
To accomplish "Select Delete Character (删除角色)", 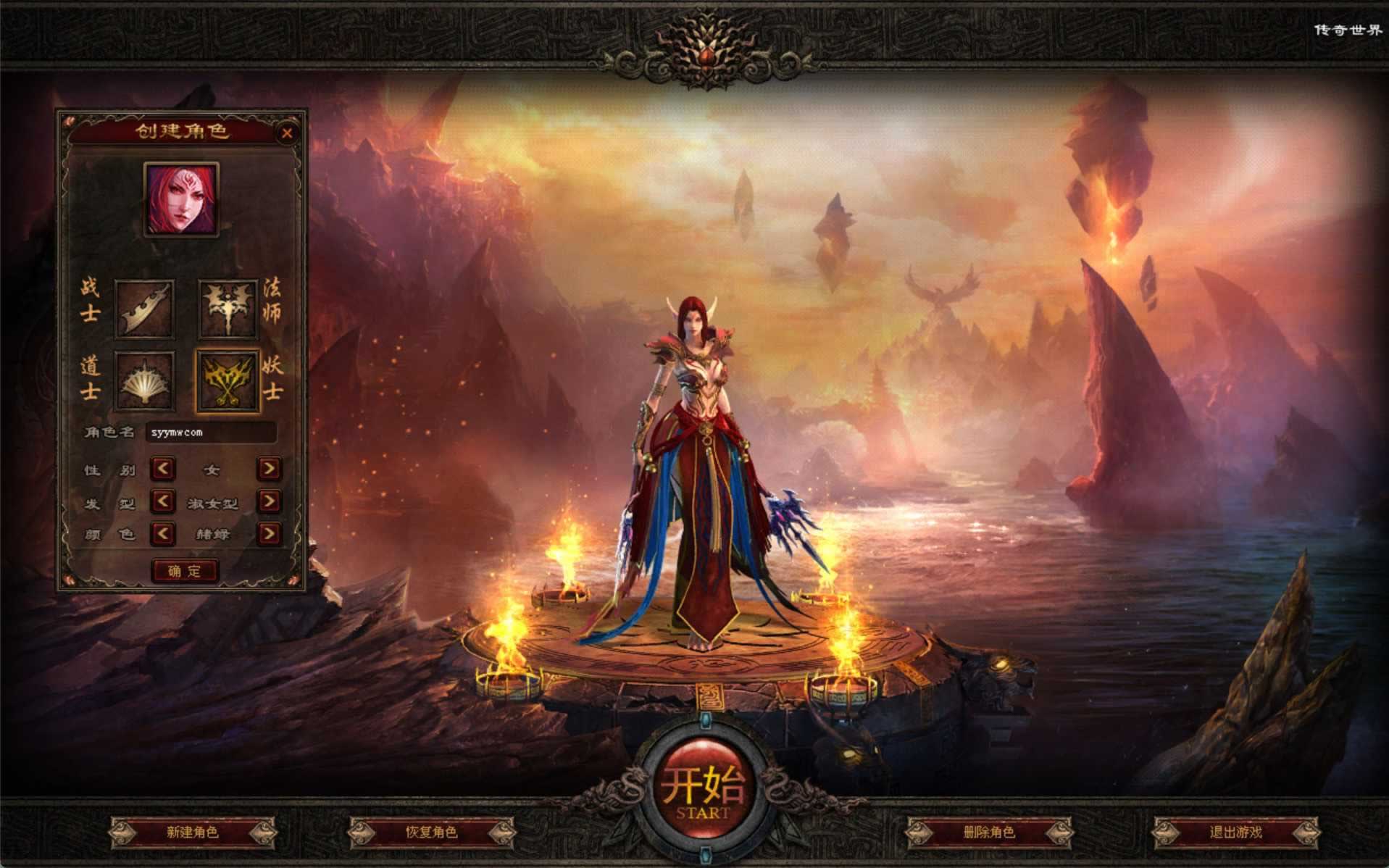I will (989, 832).
